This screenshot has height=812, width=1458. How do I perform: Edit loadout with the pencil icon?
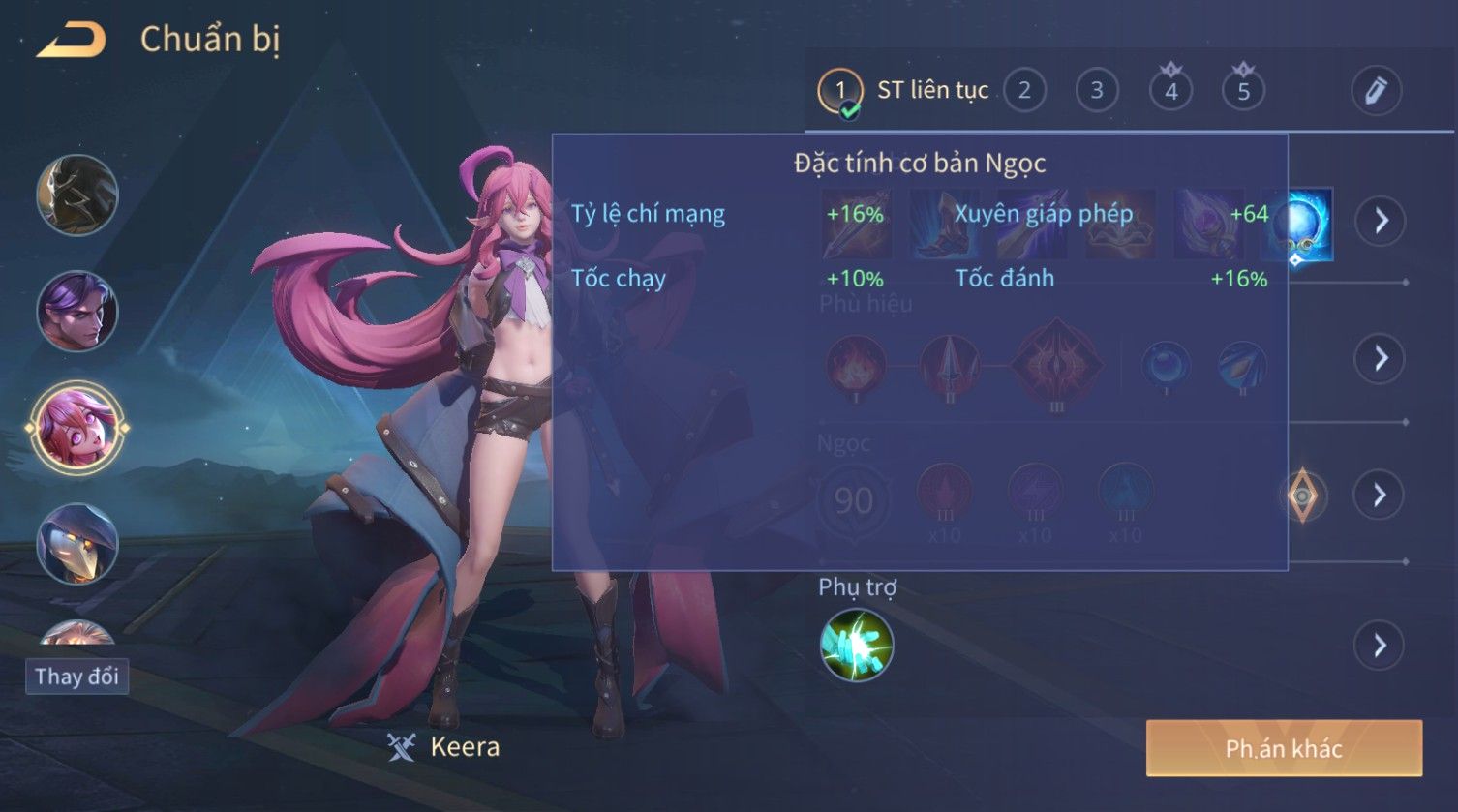pyautogui.click(x=1376, y=91)
